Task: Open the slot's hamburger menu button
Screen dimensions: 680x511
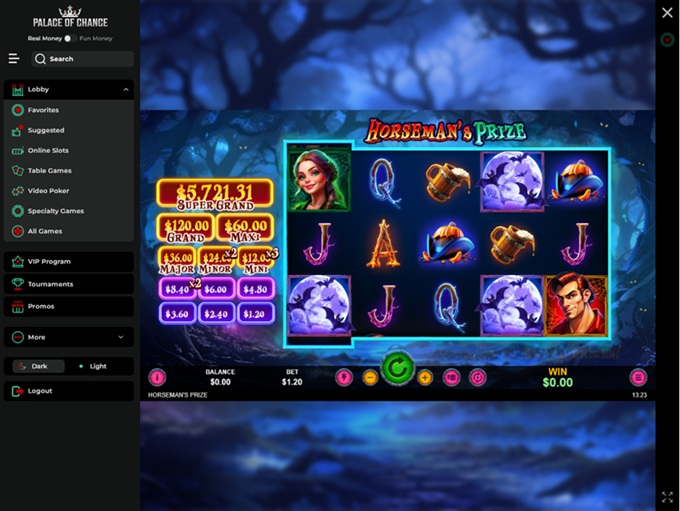Action: pos(638,378)
